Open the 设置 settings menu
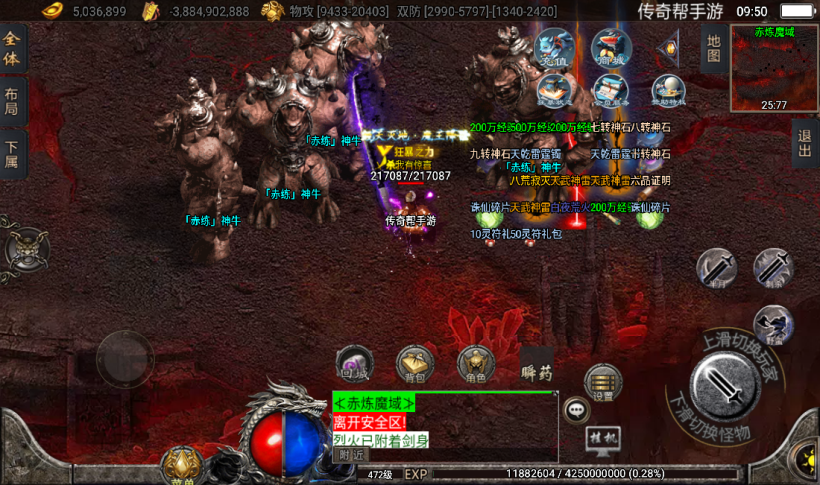Image resolution: width=820 pixels, height=485 pixels. (x=603, y=382)
